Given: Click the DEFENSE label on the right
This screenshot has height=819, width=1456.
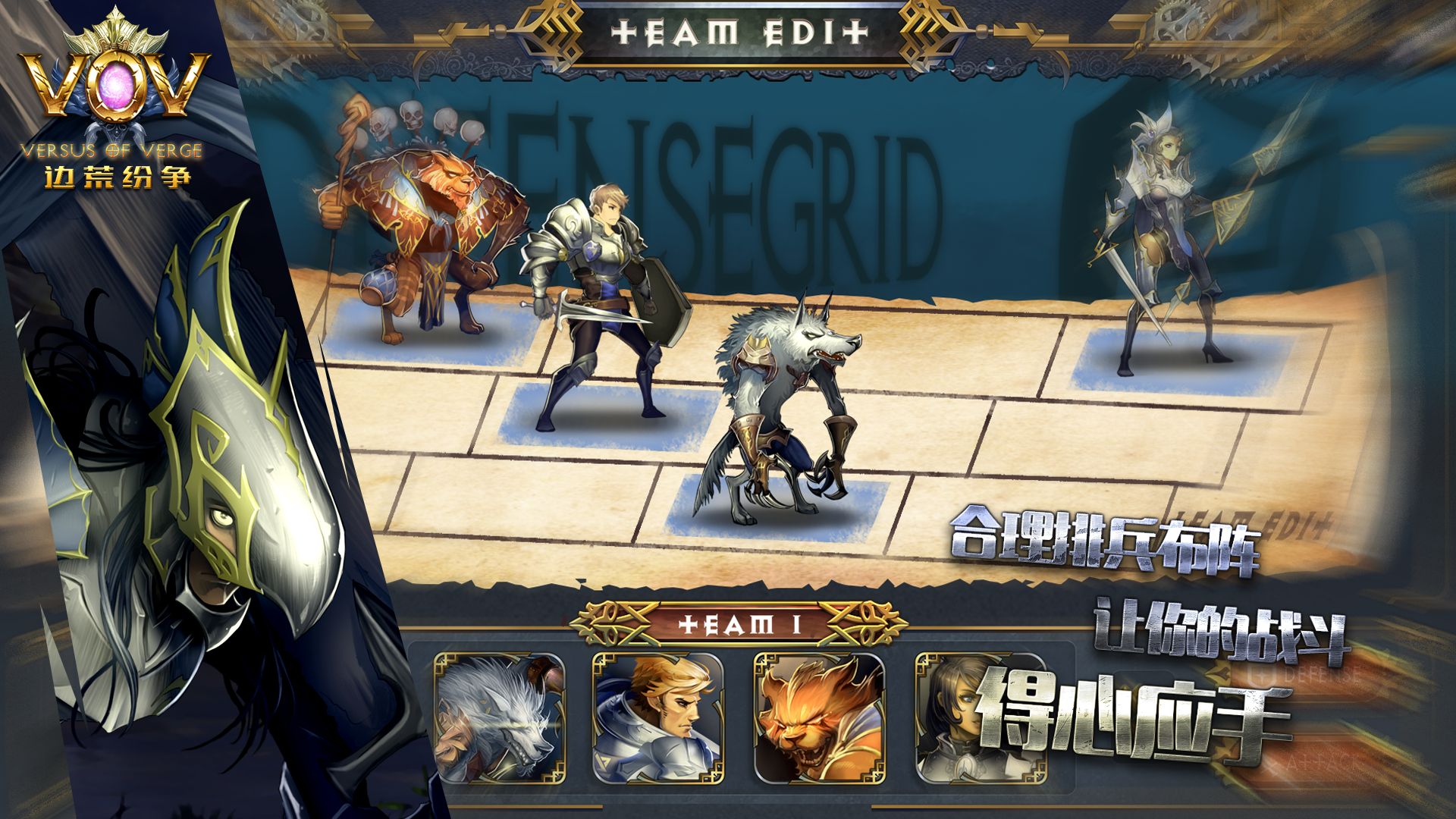Looking at the screenshot, I should [1323, 673].
